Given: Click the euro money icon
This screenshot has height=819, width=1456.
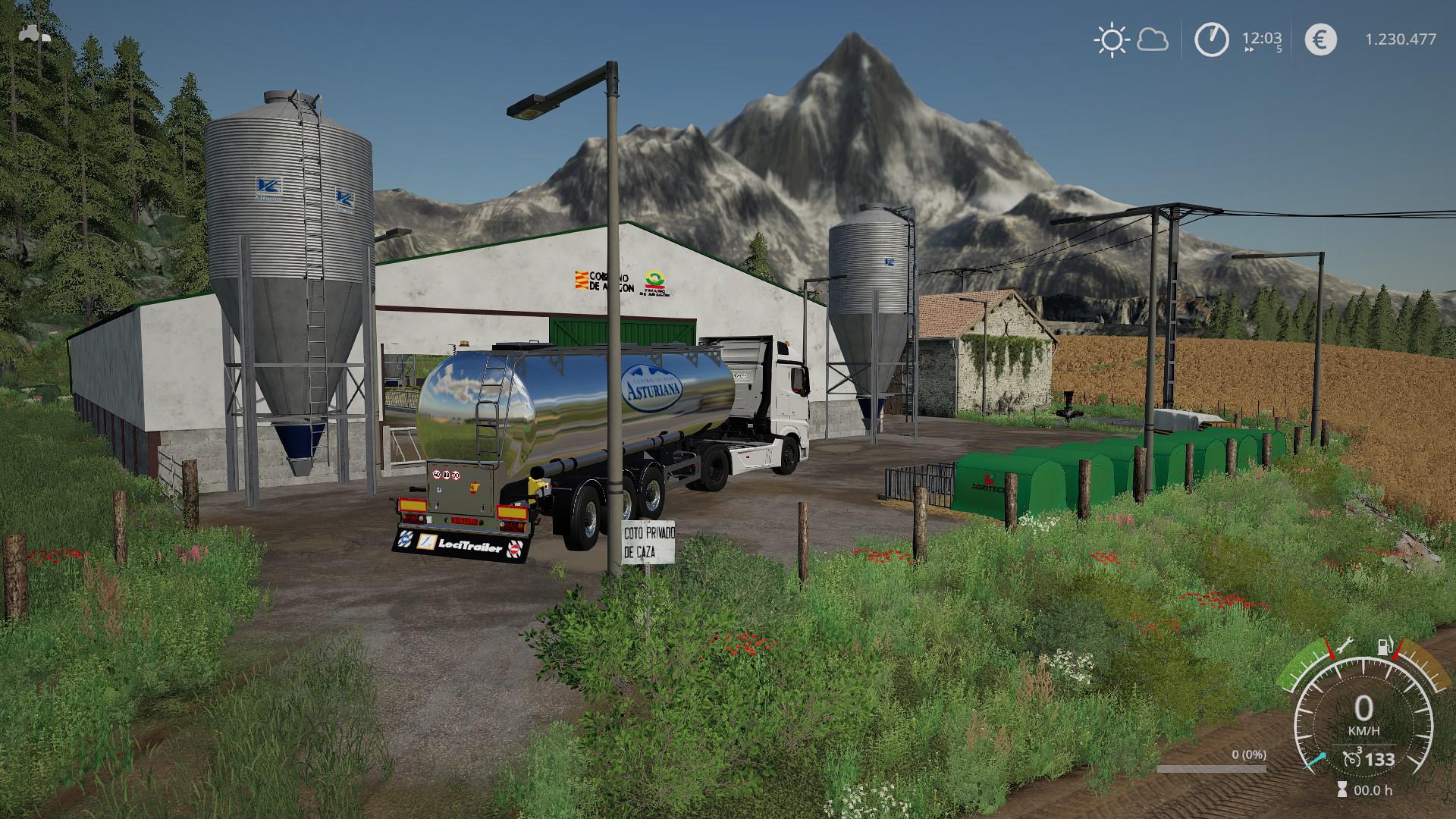Looking at the screenshot, I should [x=1320, y=39].
